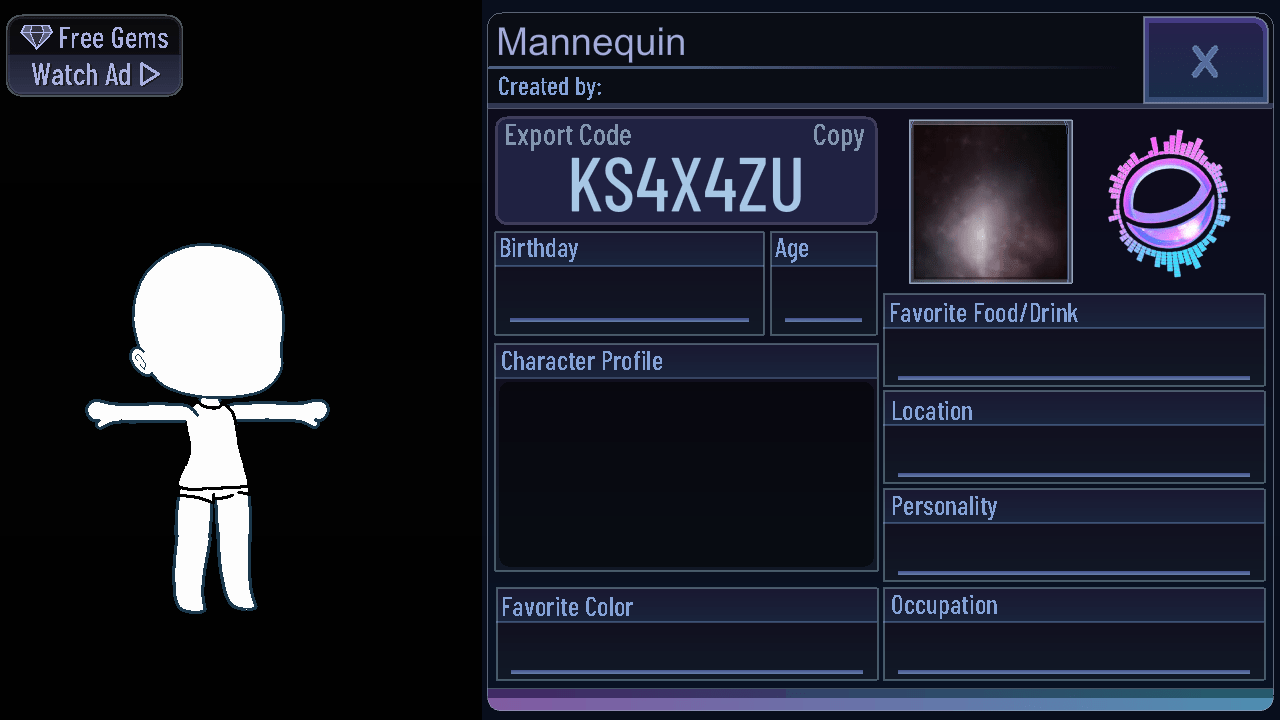
Task: Click the Export Code header label
Action: [567, 136]
